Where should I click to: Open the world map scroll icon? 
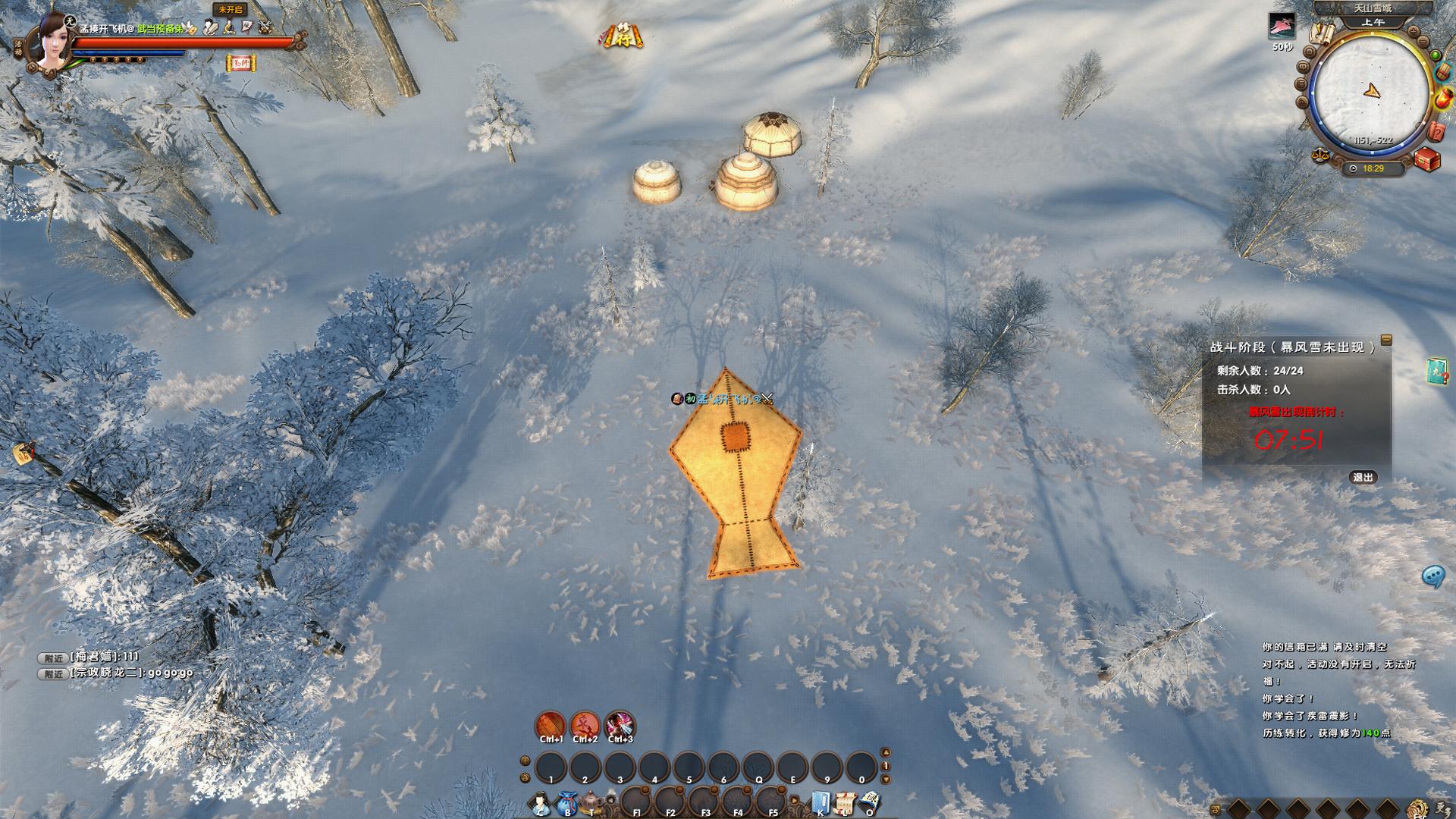tap(1323, 33)
